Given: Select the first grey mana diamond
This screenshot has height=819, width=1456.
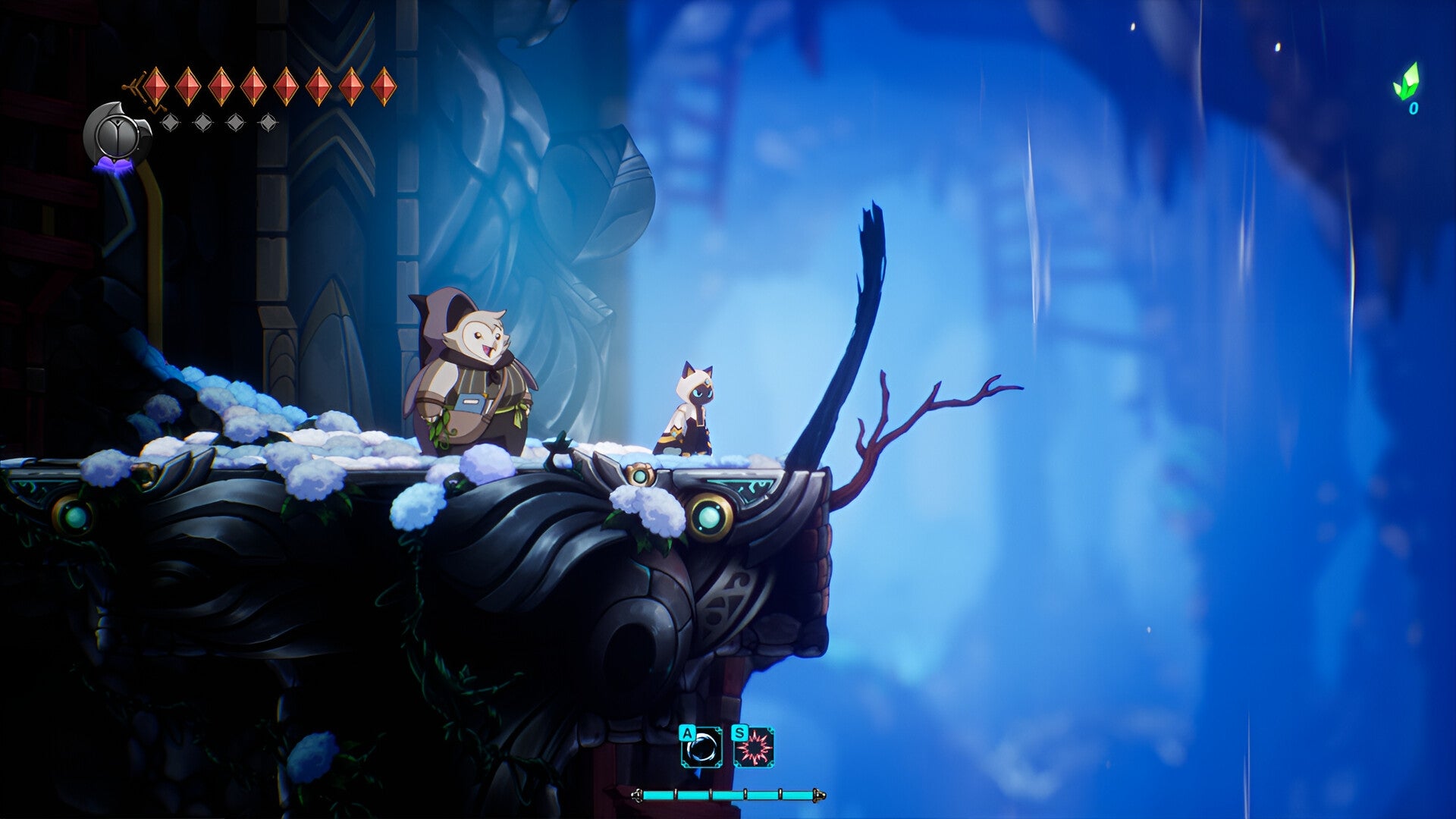Looking at the screenshot, I should point(170,121).
